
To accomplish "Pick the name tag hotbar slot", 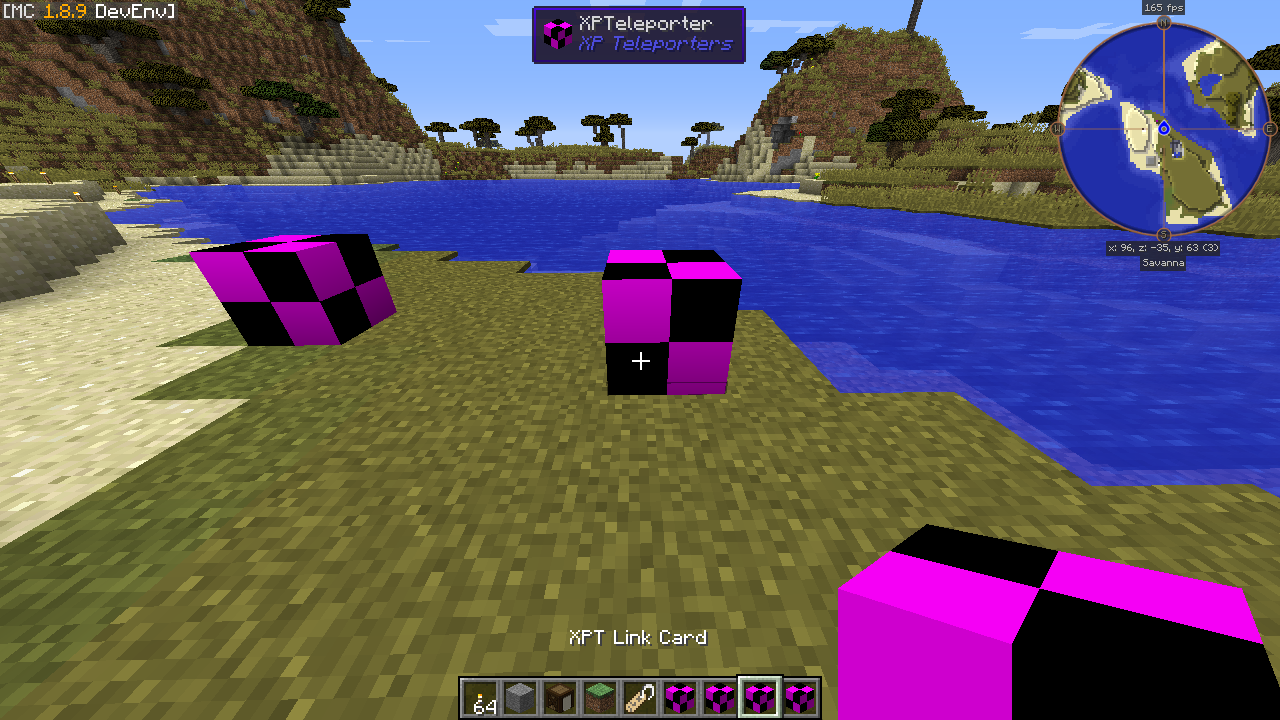I will 640,697.
